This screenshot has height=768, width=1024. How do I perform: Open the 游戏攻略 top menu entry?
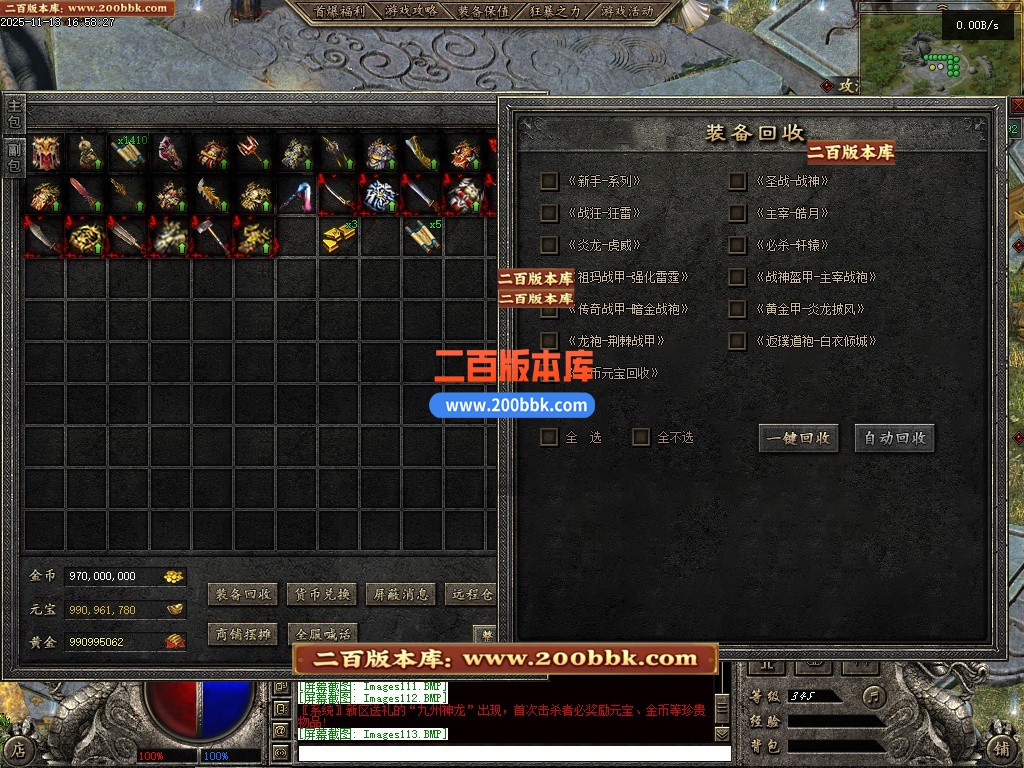coord(410,11)
